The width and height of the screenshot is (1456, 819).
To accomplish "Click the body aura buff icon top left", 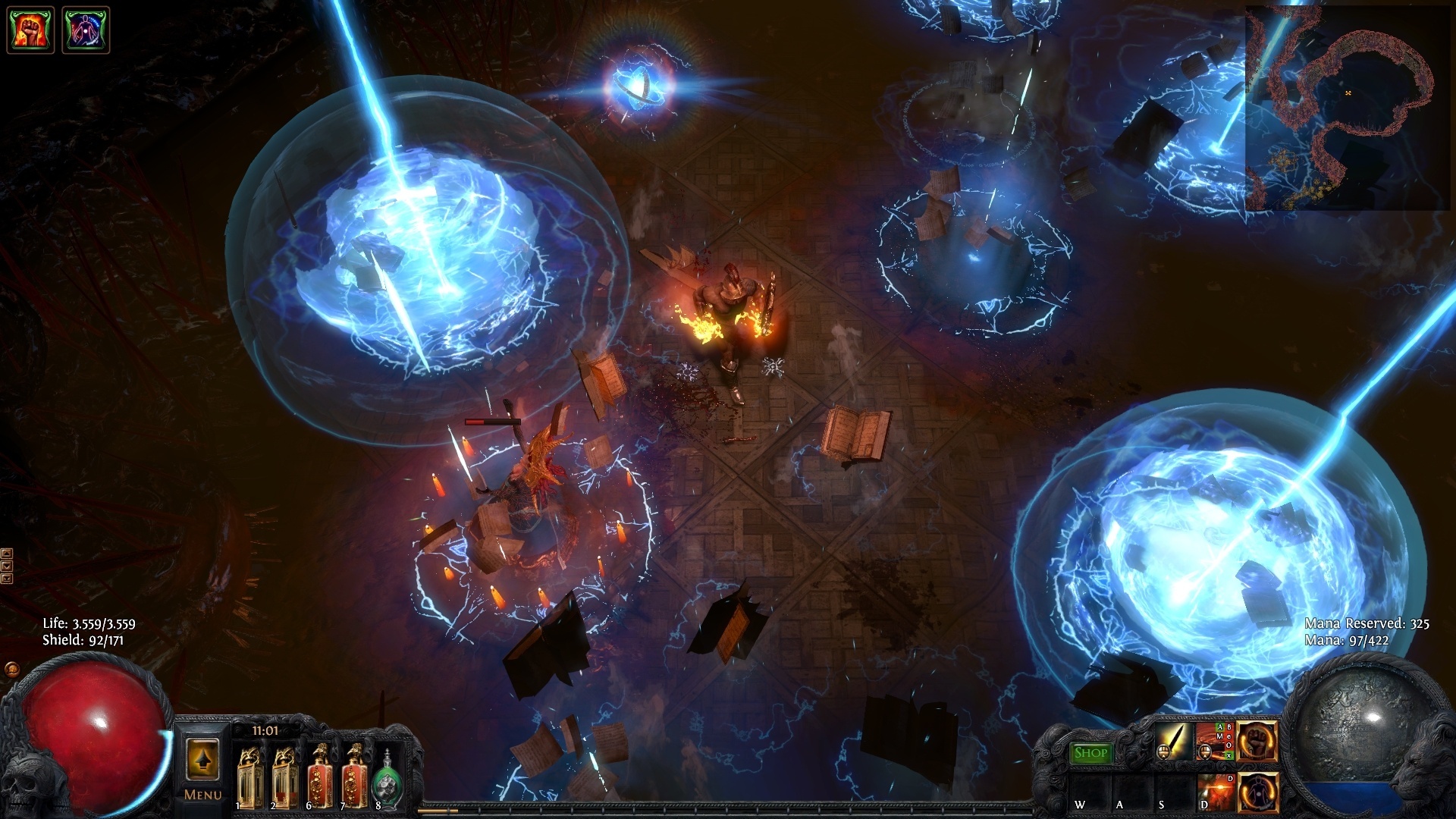I will pyautogui.click(x=83, y=30).
